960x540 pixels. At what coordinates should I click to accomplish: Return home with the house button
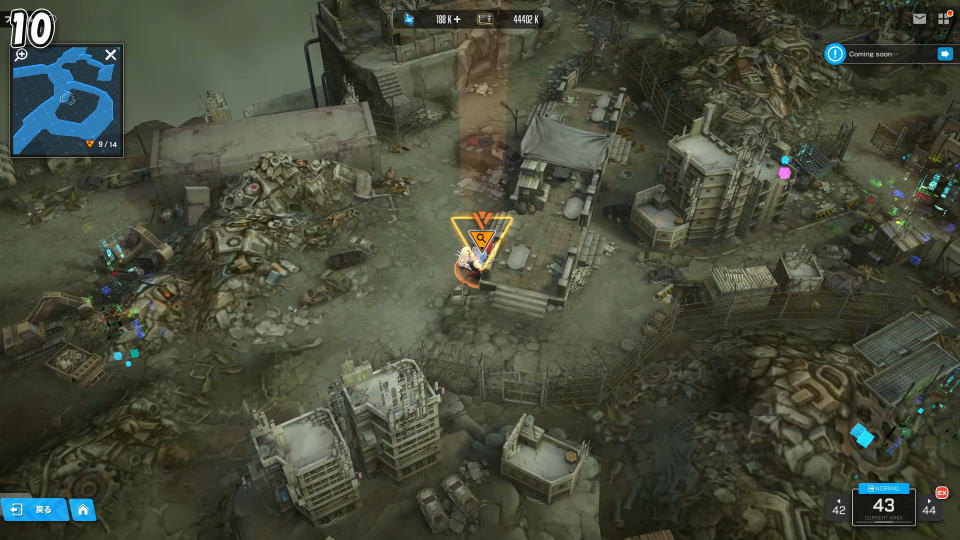coord(82,510)
